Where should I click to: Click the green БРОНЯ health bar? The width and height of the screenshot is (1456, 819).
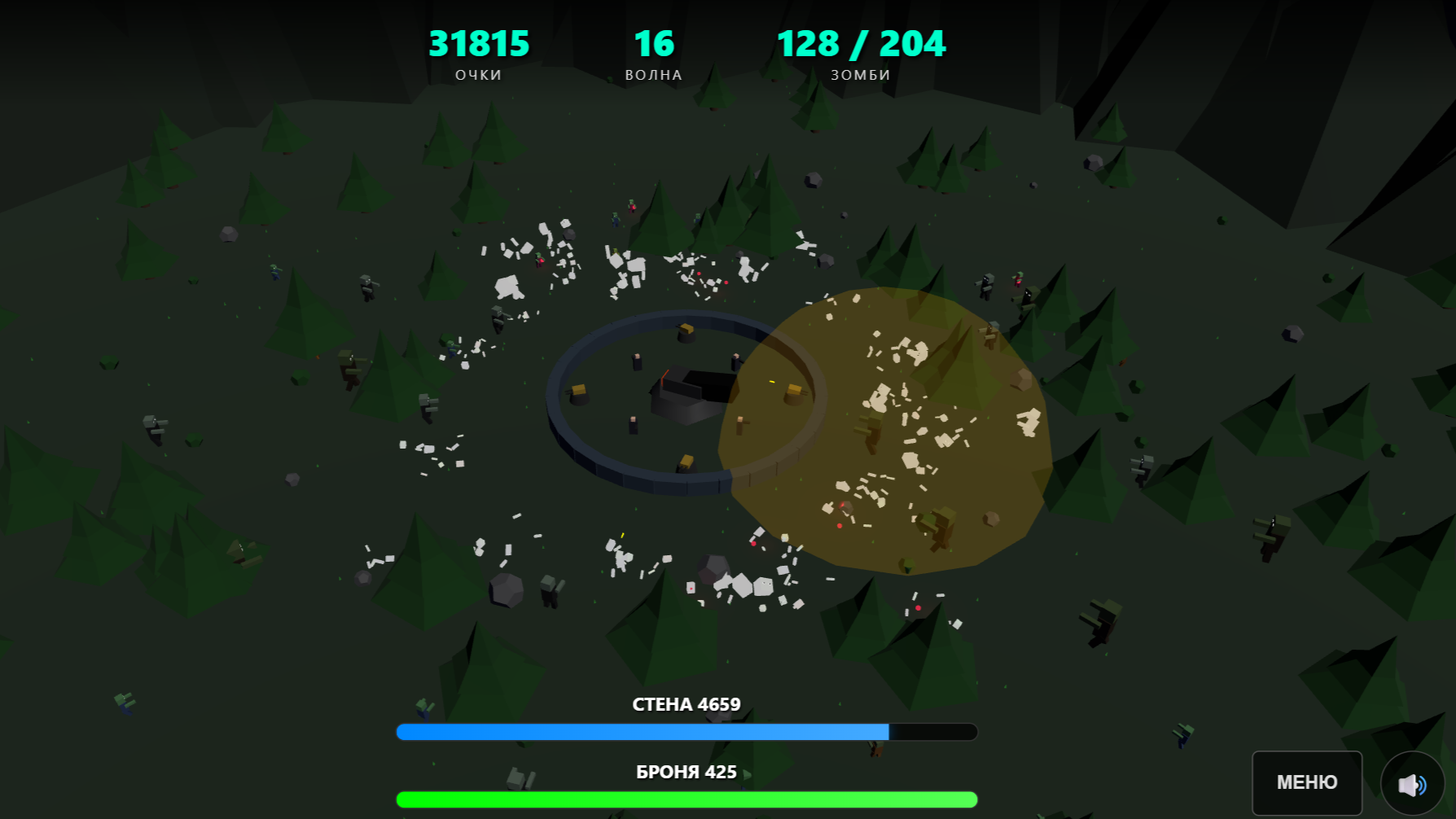(686, 799)
